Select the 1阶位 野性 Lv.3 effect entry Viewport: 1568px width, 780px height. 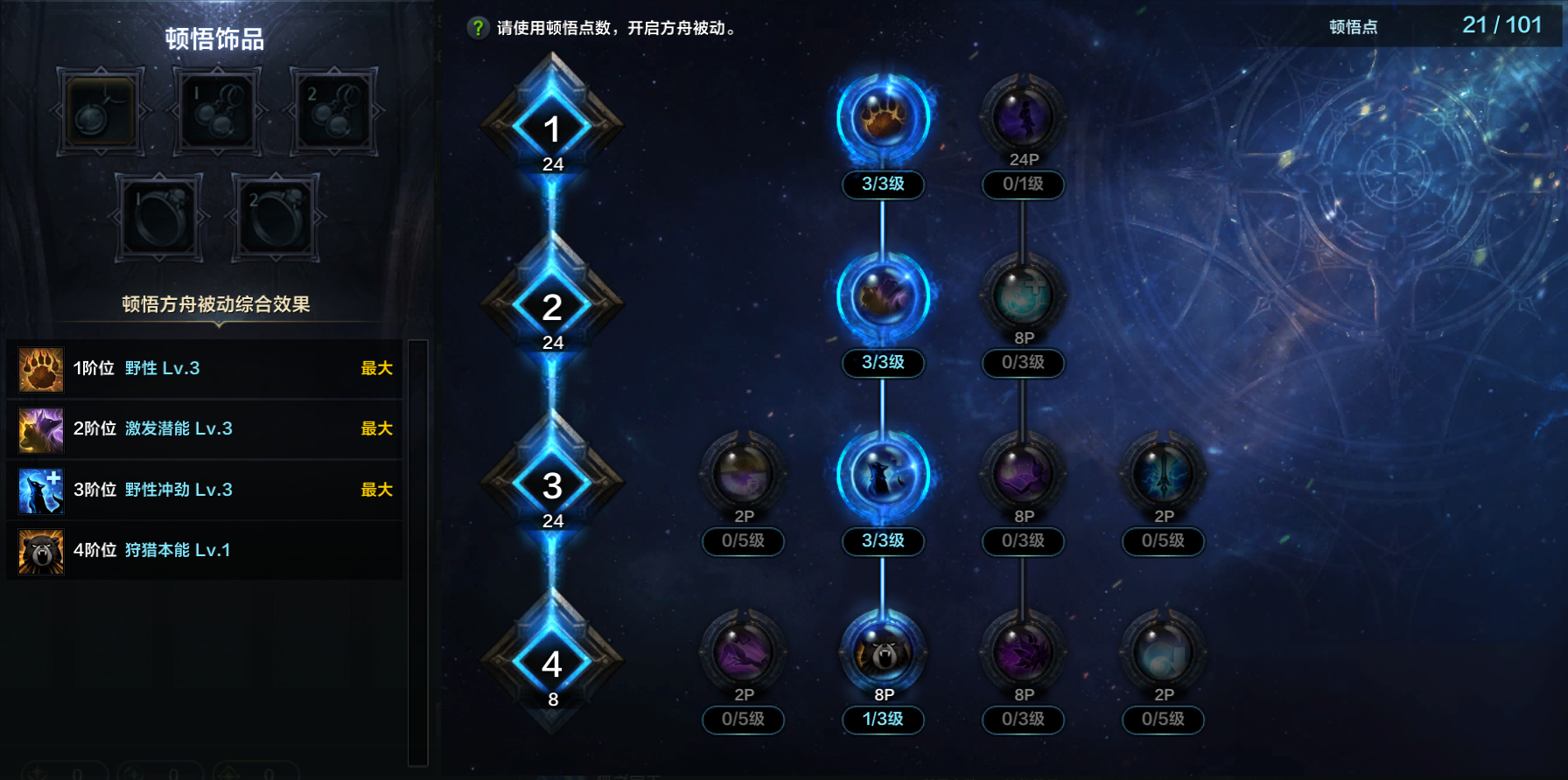click(x=204, y=368)
